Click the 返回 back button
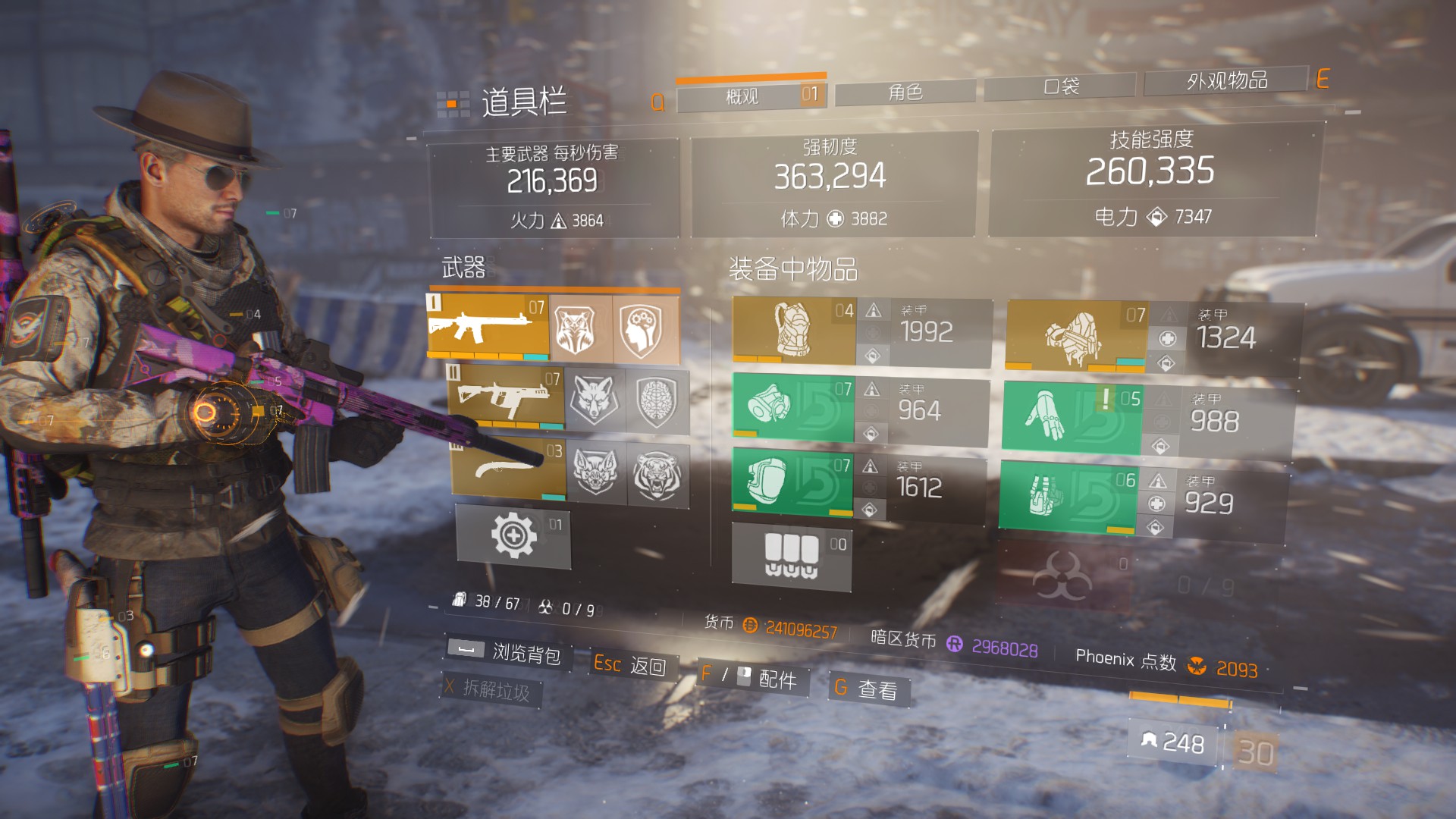Screen dimensions: 1456x819 coord(631,665)
